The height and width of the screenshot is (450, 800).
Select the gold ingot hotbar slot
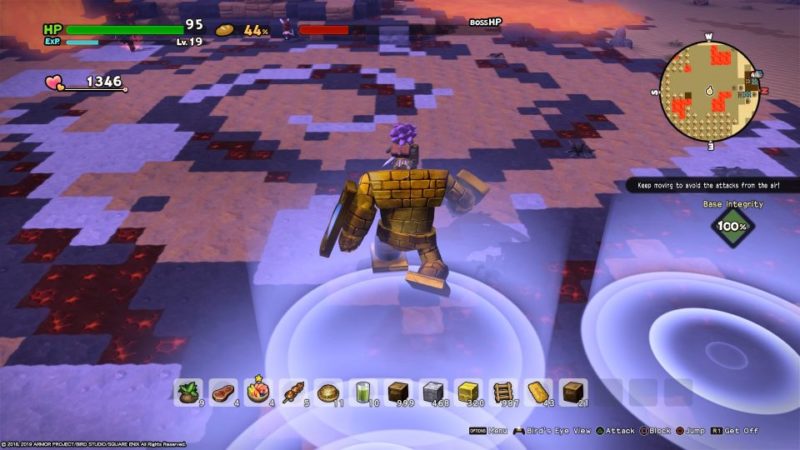point(538,392)
